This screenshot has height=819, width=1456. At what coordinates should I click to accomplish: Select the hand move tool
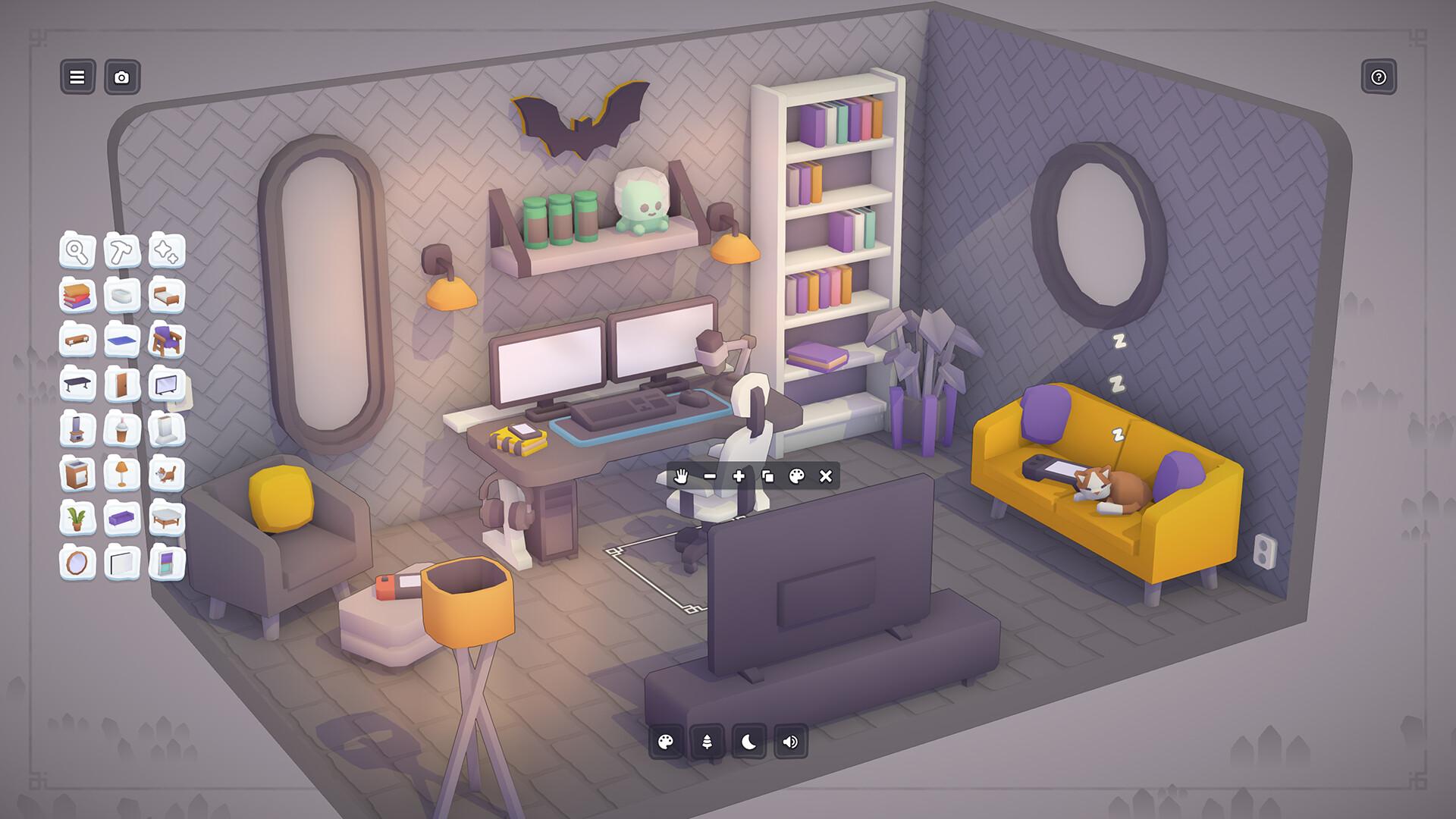(682, 475)
